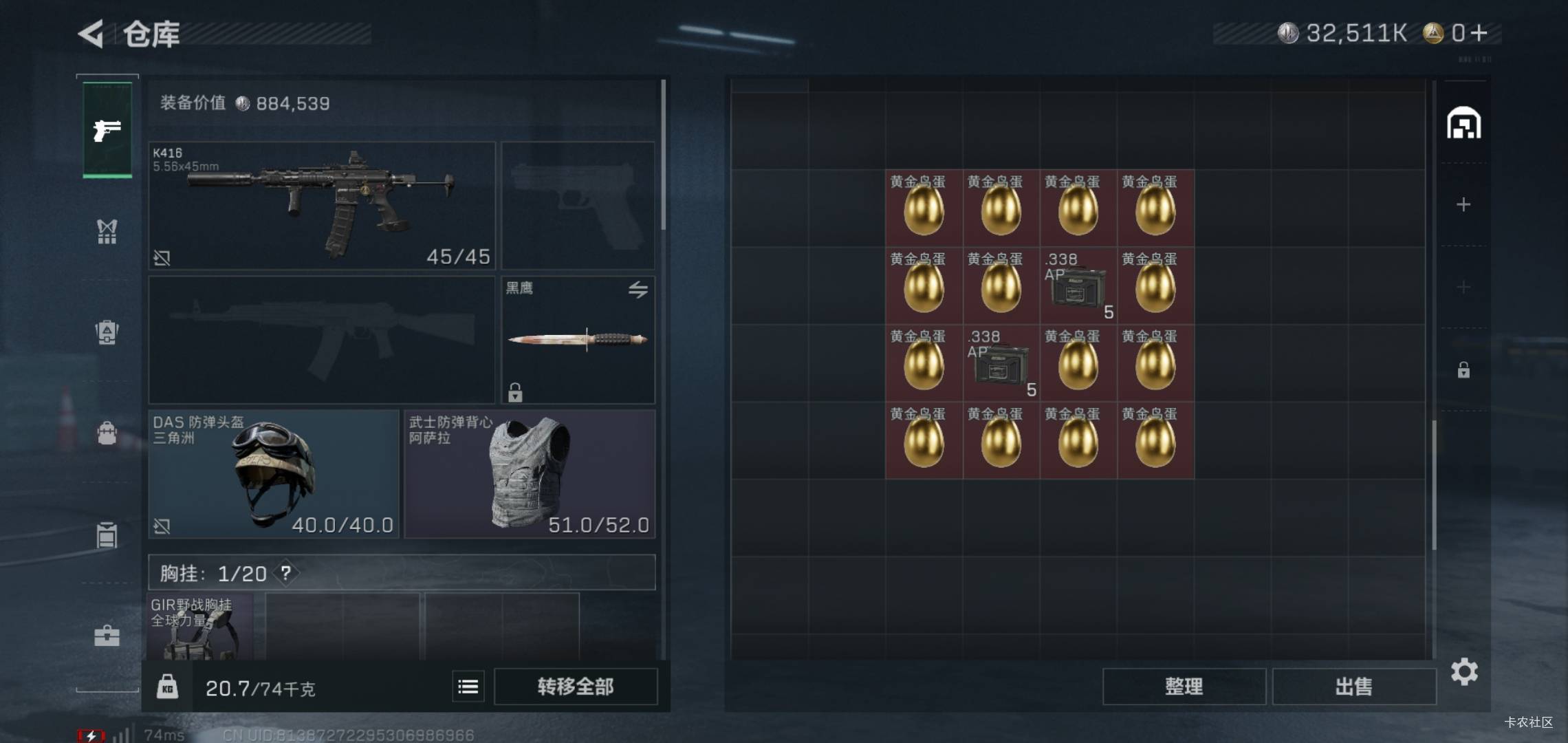Open the chest rig help question mark
Image resolution: width=1568 pixels, height=743 pixels.
pos(285,573)
